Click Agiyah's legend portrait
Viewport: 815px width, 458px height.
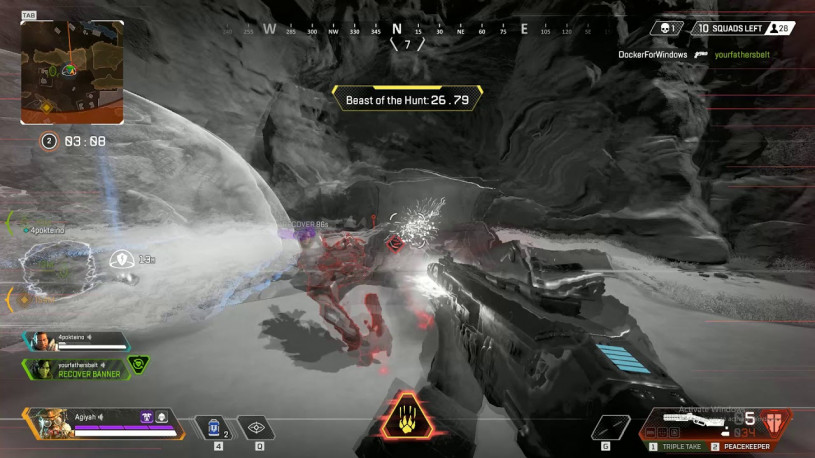point(46,422)
